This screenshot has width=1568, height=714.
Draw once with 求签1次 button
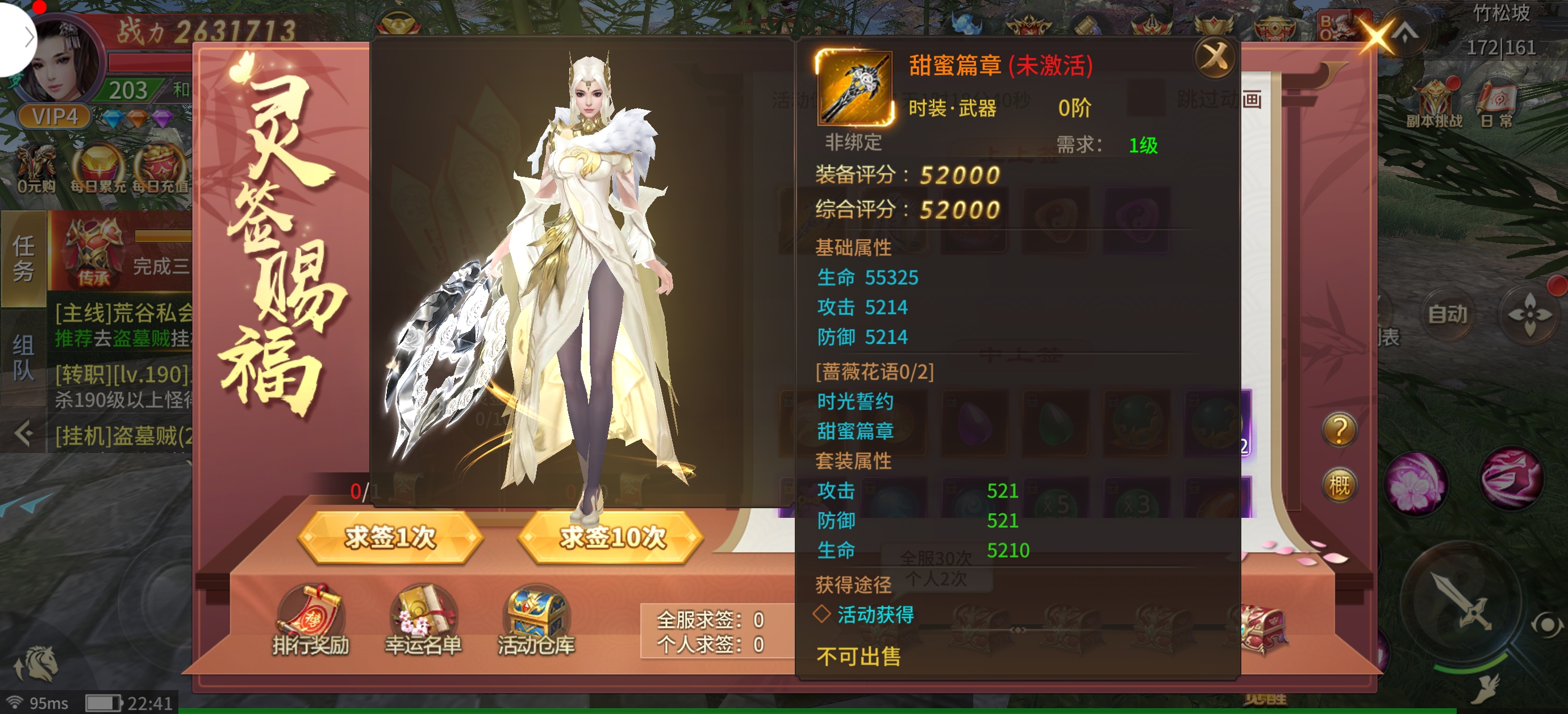click(x=390, y=537)
